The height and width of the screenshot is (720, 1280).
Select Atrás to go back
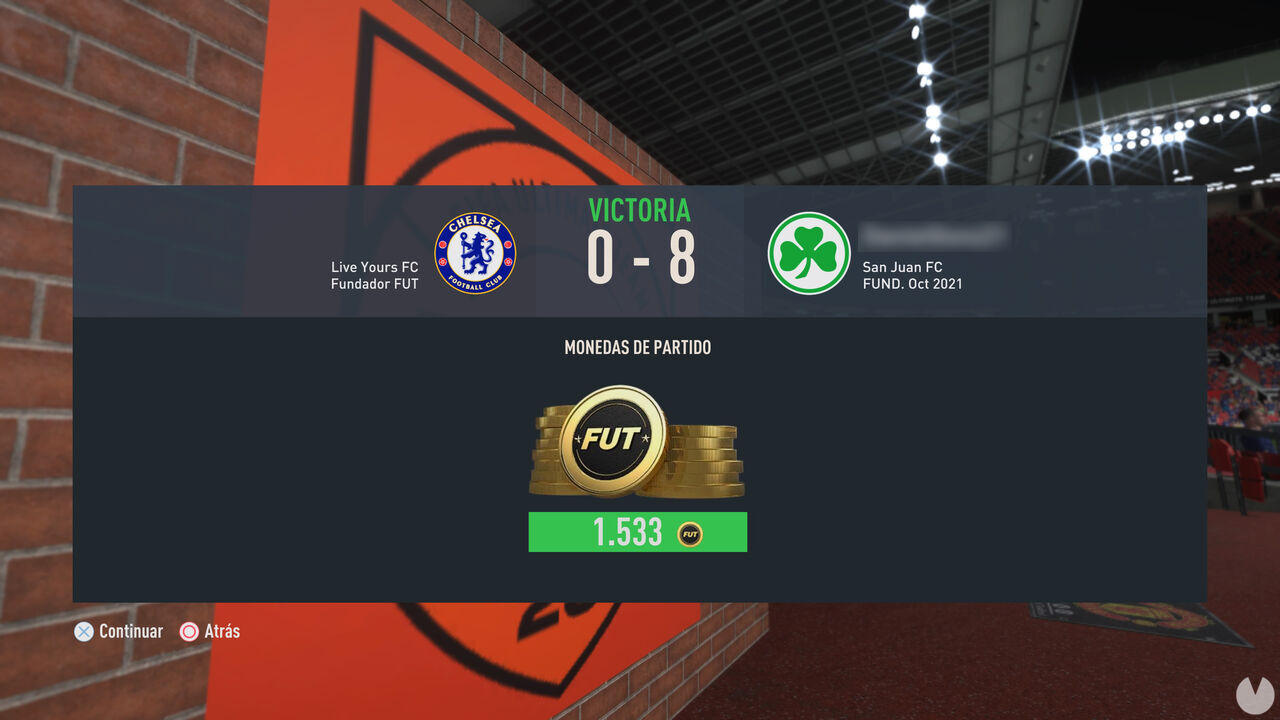click(x=212, y=631)
